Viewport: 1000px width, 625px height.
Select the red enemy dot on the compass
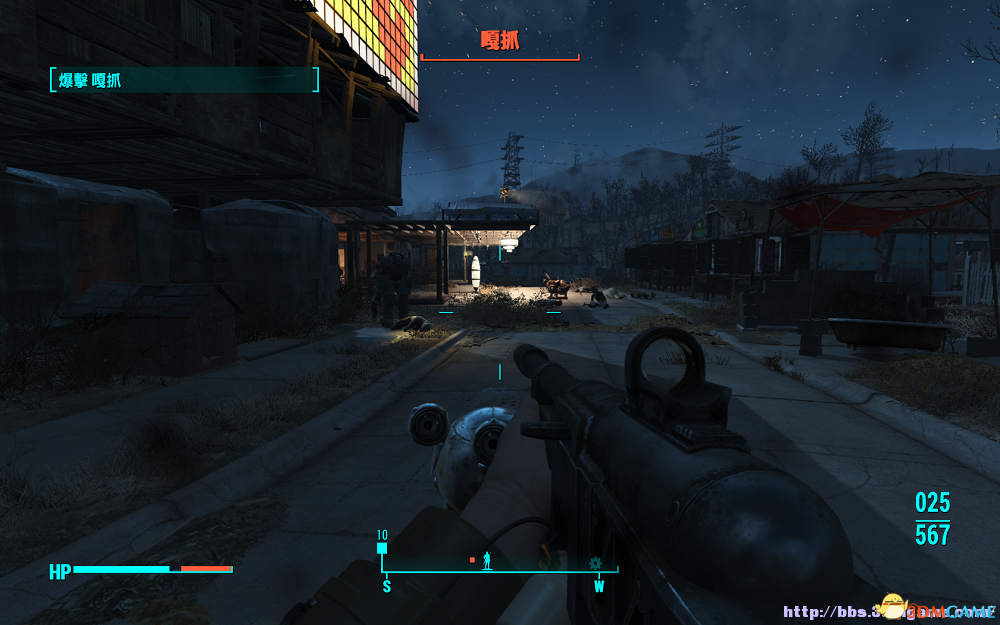point(472,560)
